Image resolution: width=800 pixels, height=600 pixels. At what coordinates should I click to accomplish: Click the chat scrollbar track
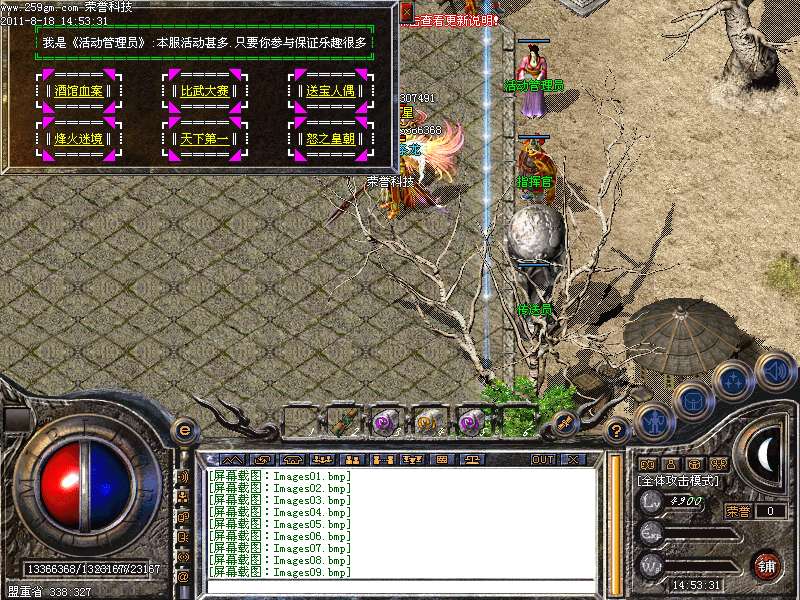(614, 520)
